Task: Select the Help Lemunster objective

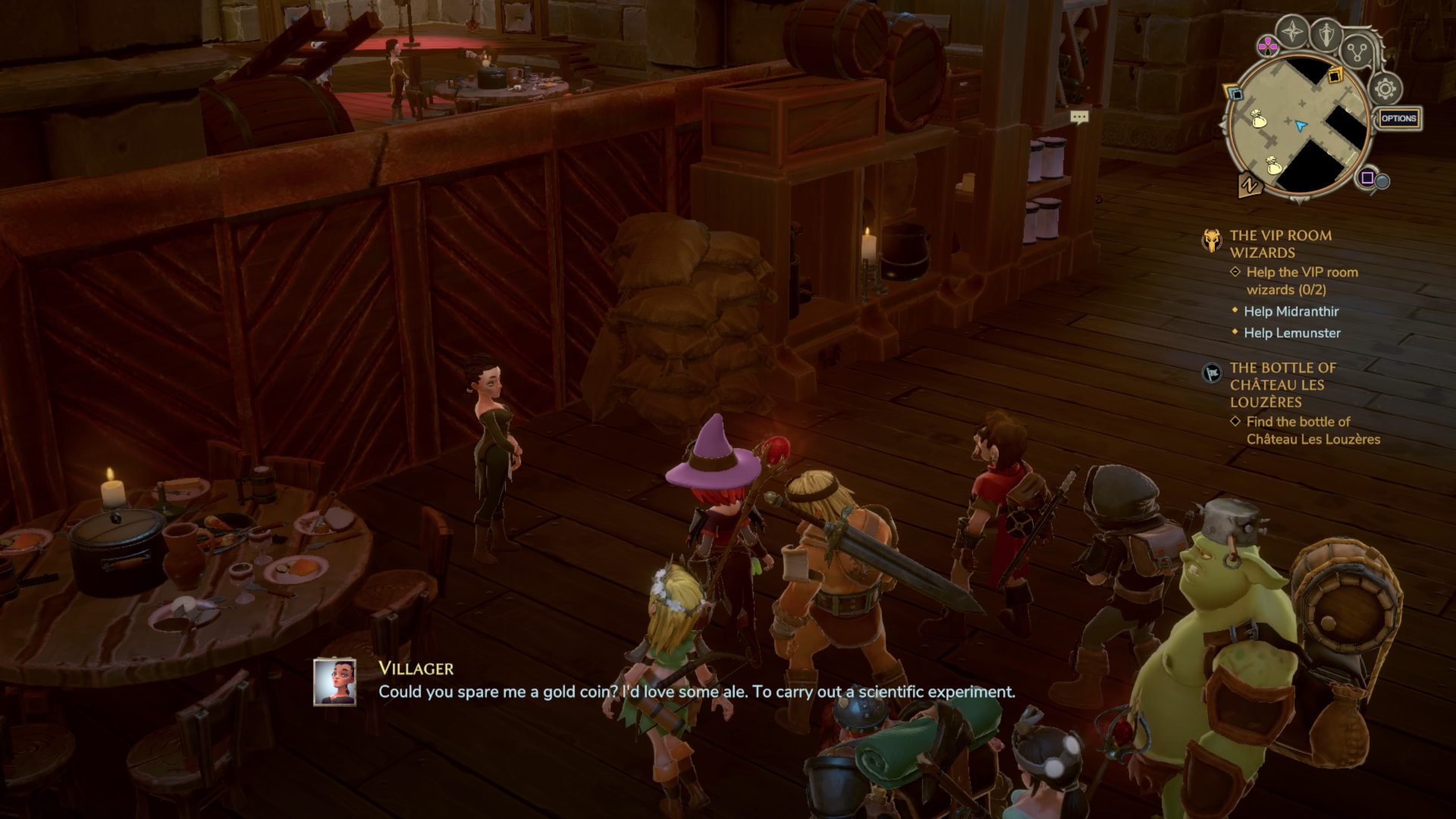Action: click(1291, 333)
